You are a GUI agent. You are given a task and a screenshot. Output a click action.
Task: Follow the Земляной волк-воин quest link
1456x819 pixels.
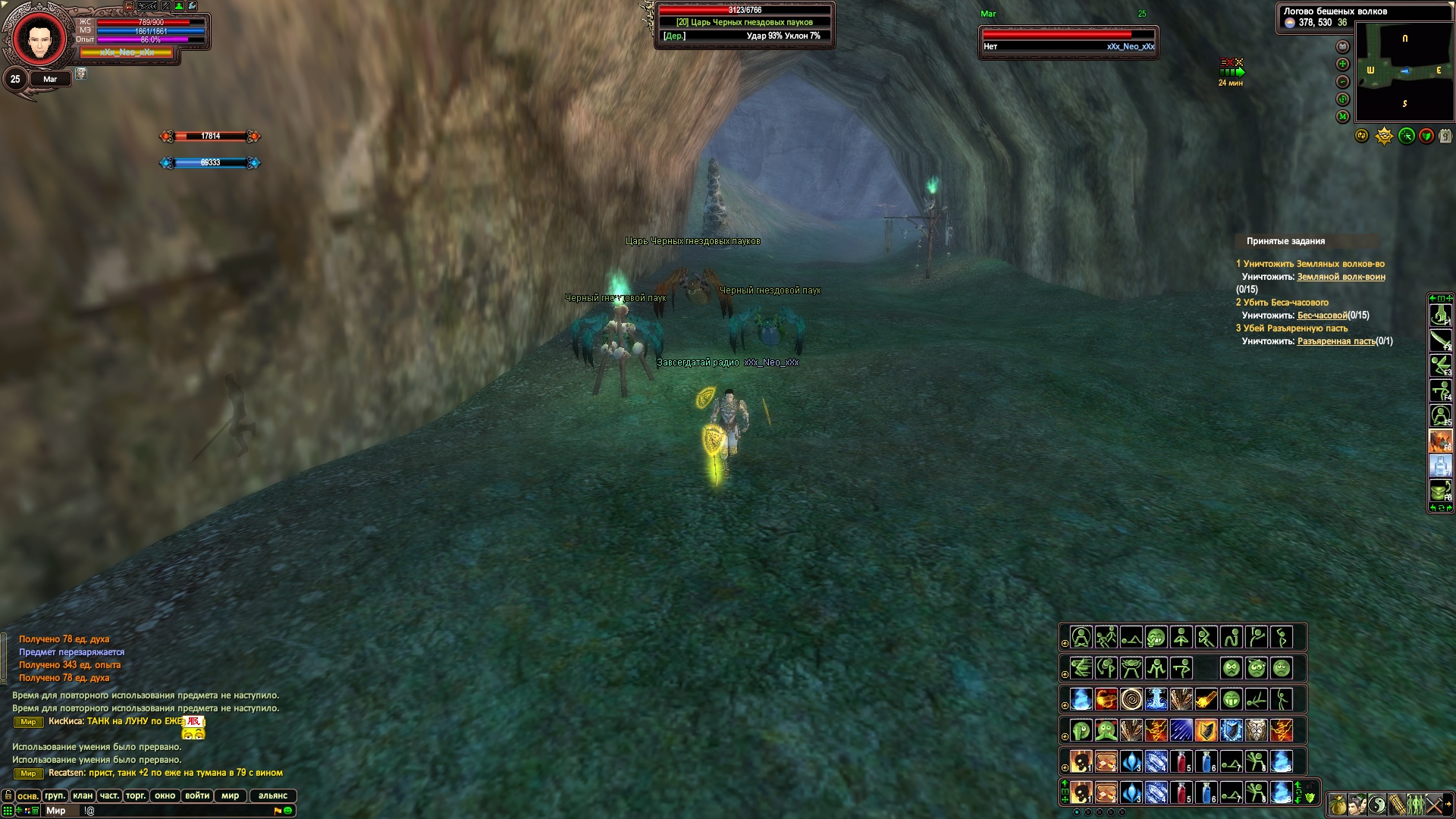click(1341, 277)
